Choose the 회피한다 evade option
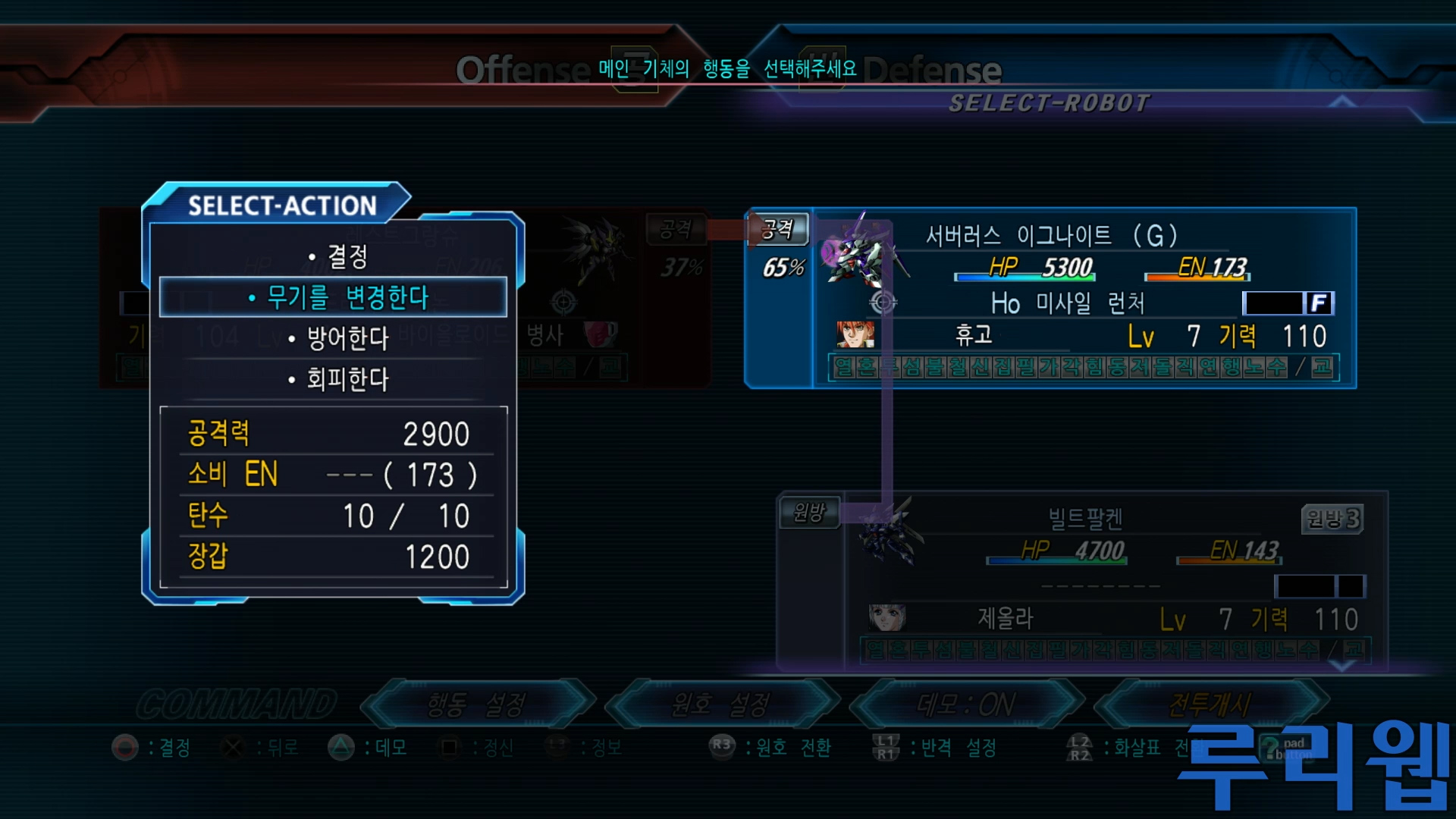 coord(338,379)
